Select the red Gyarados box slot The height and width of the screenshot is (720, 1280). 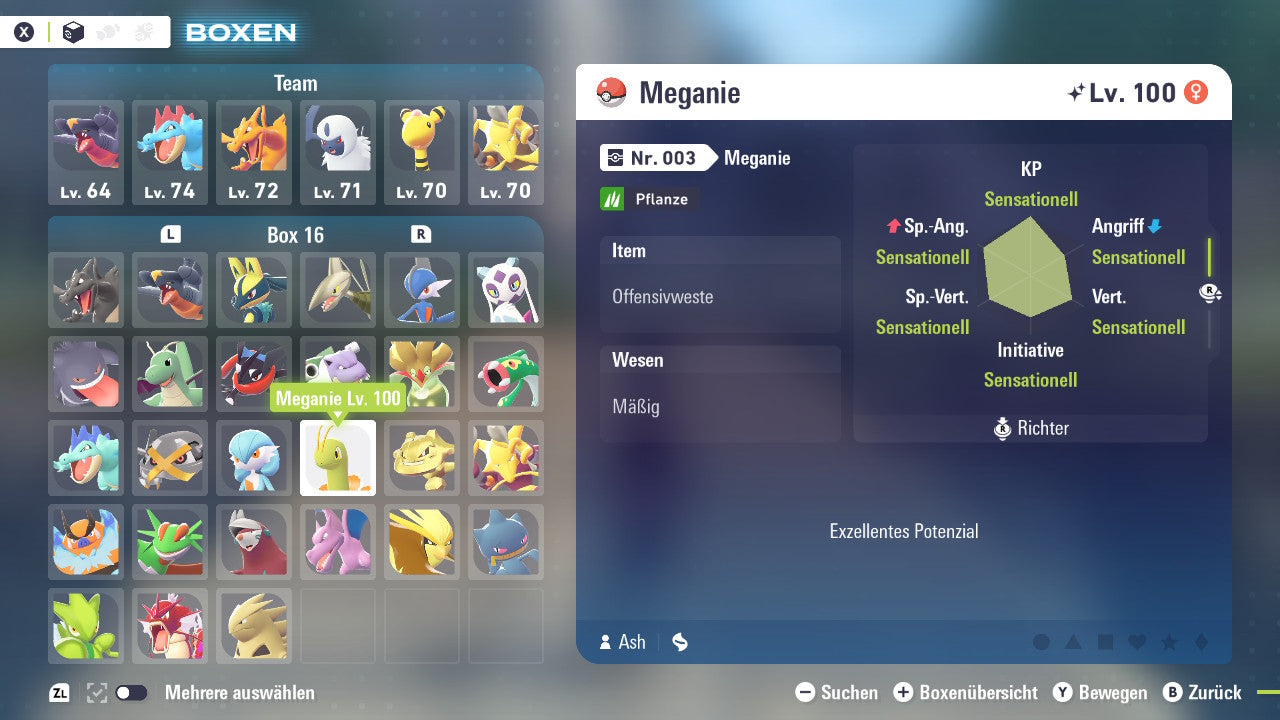170,626
